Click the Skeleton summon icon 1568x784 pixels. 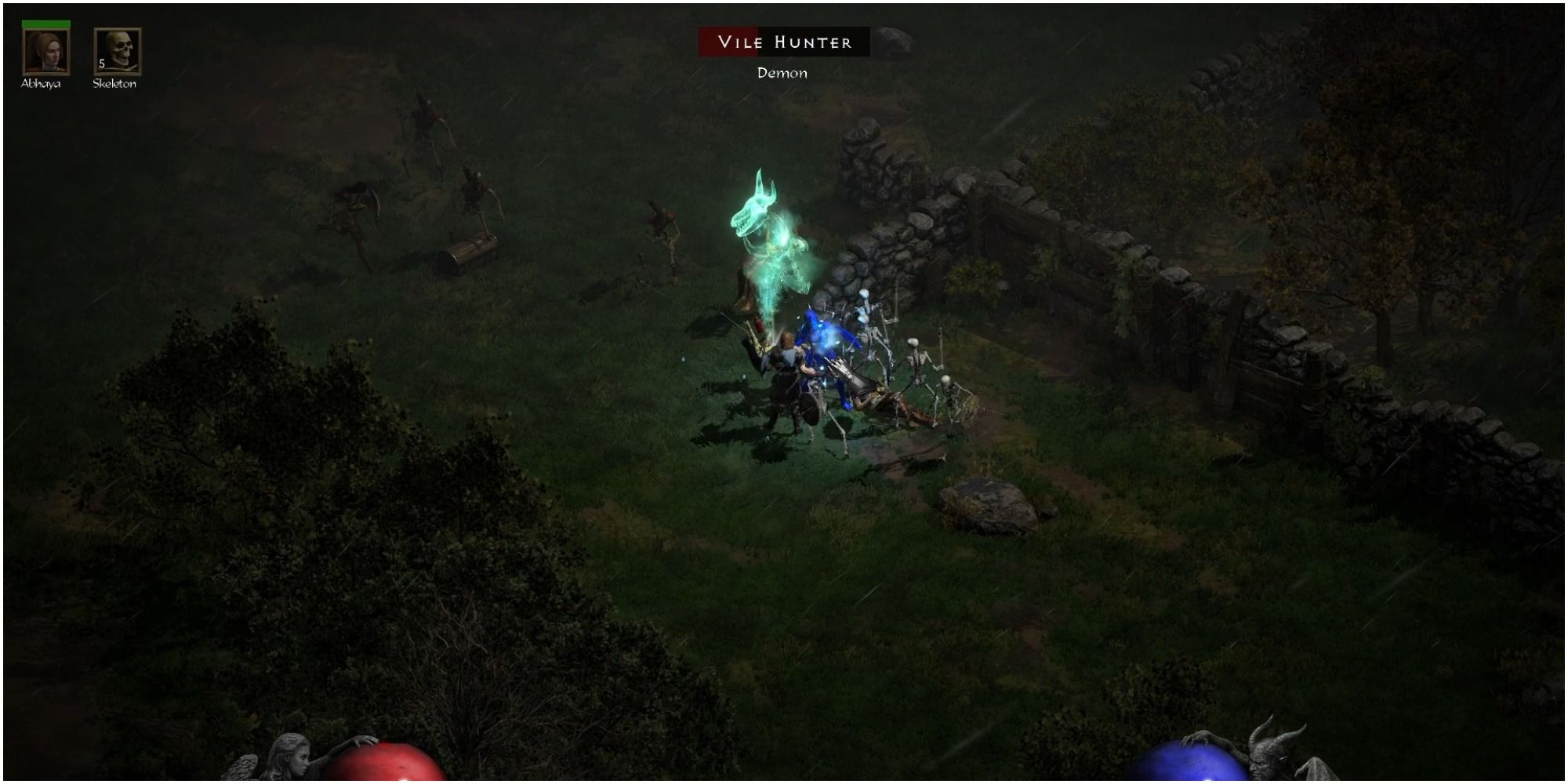pyautogui.click(x=116, y=51)
